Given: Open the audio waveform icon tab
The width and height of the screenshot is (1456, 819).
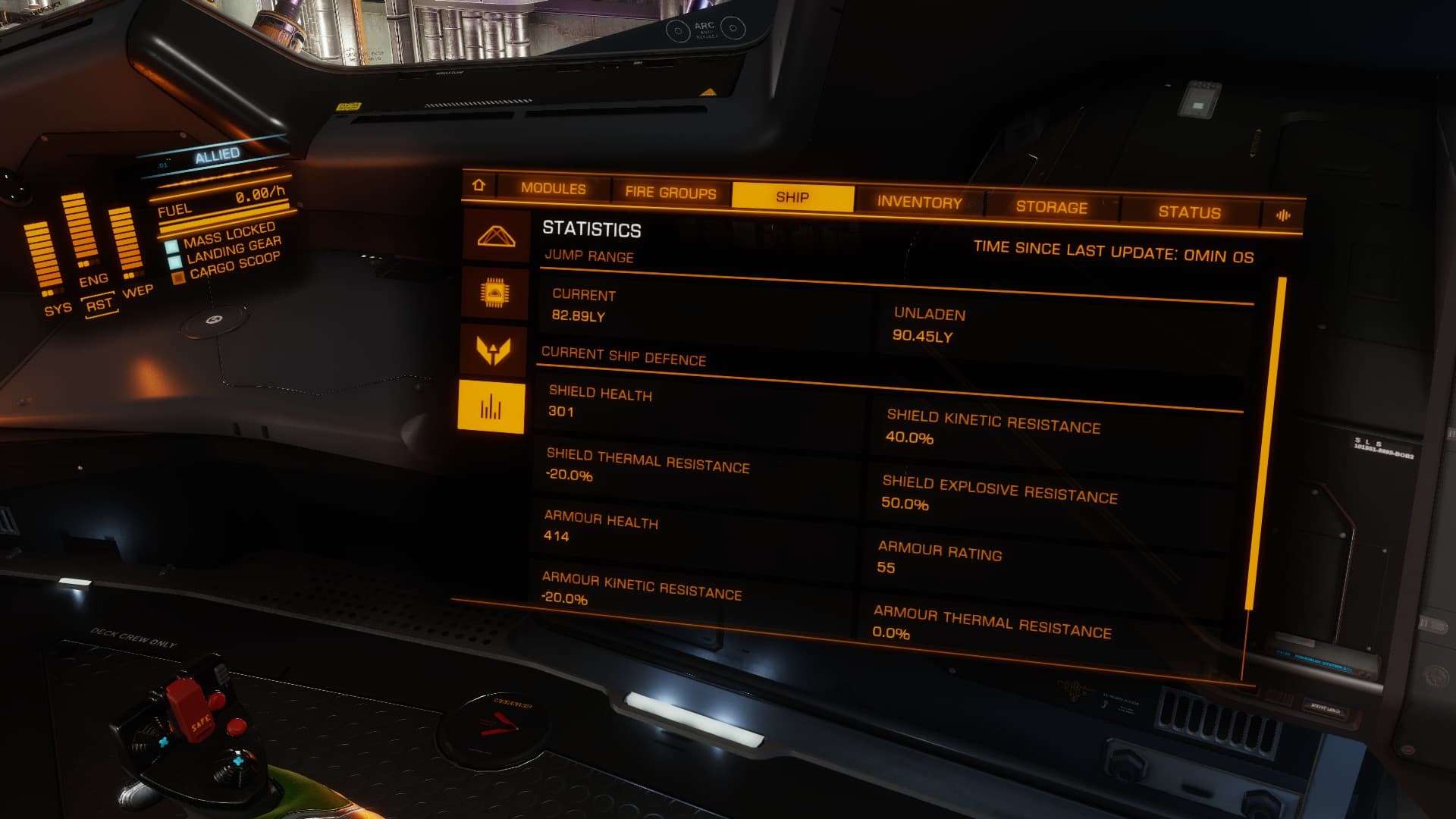Looking at the screenshot, I should point(1283,215).
